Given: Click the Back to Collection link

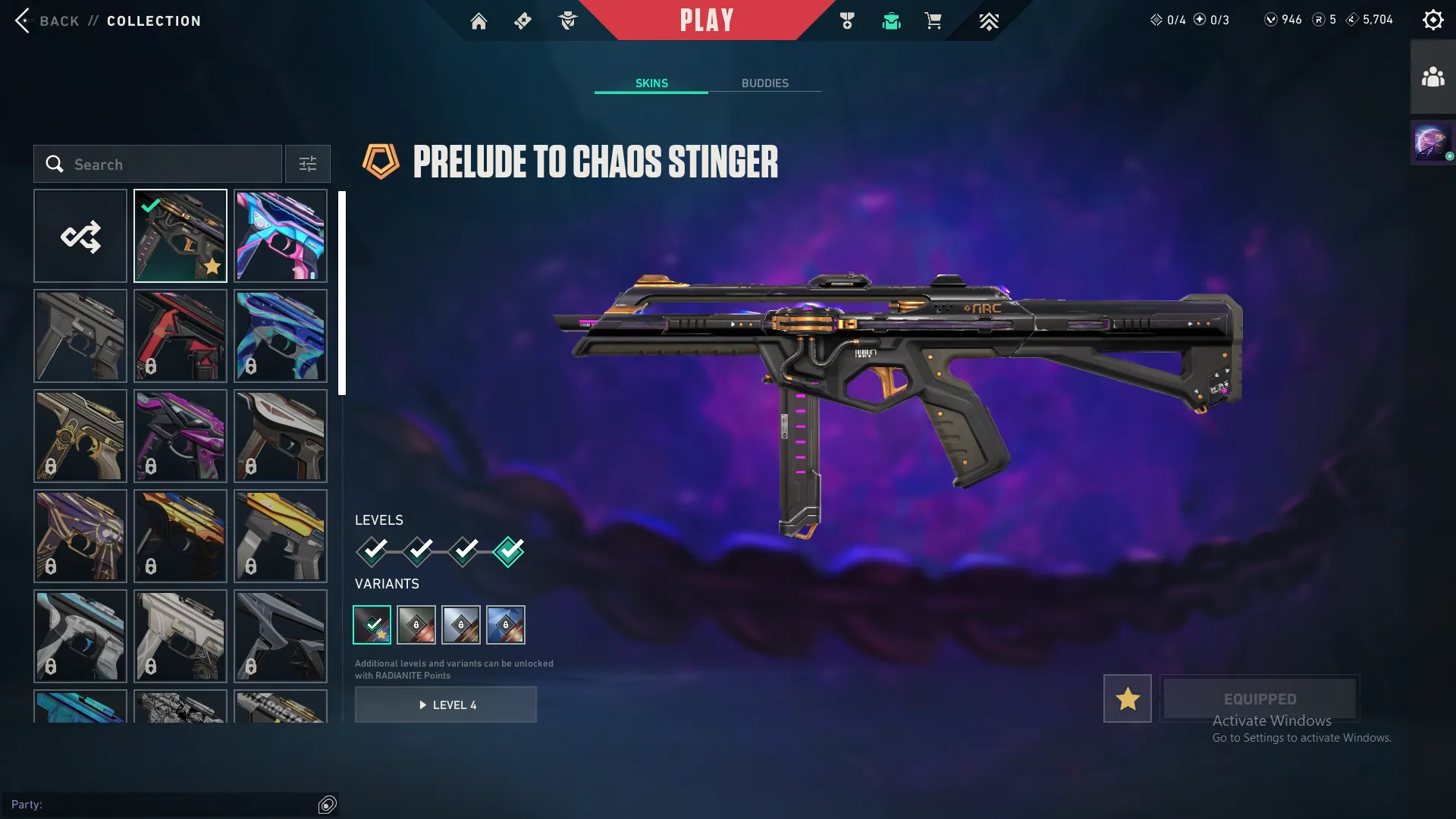Looking at the screenshot, I should coord(106,20).
